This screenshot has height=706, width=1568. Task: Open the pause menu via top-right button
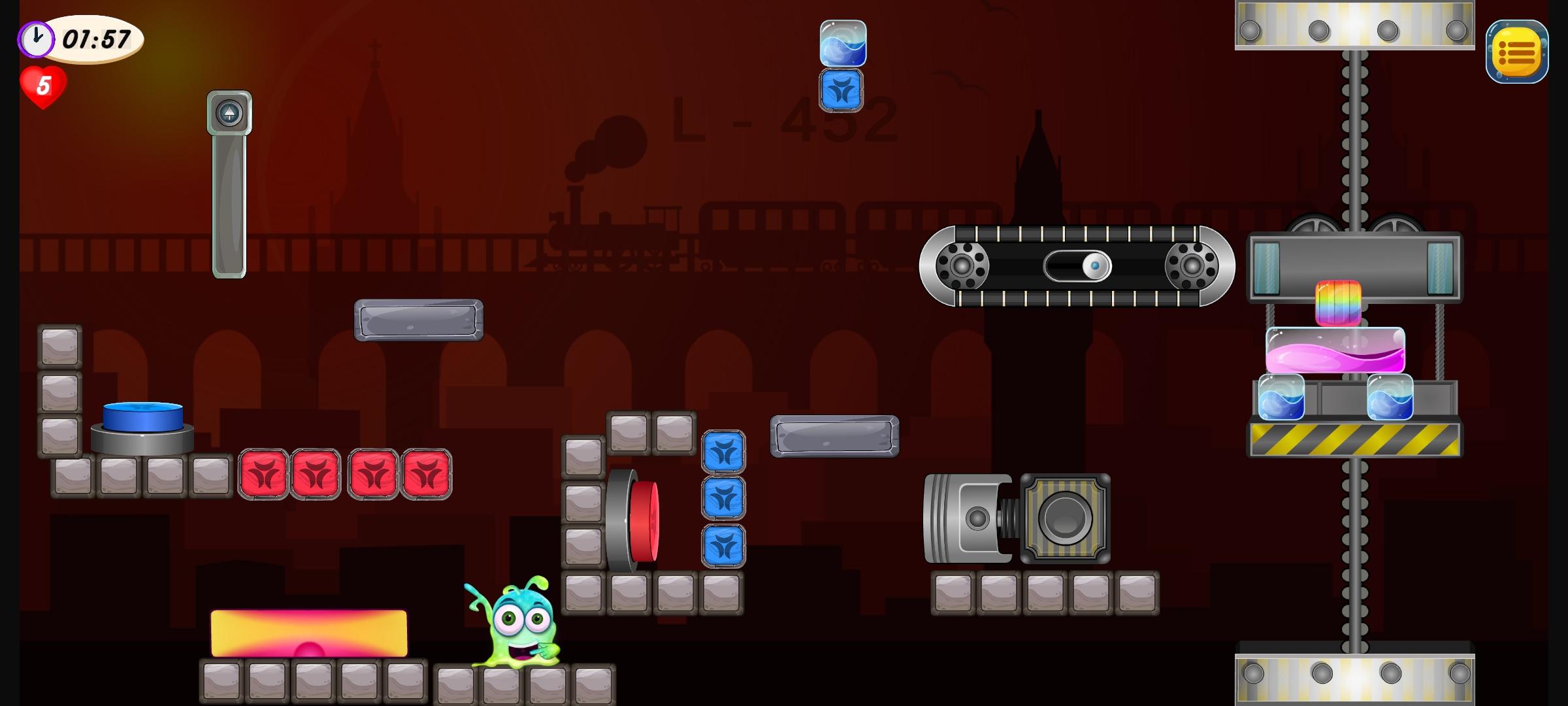click(x=1516, y=51)
